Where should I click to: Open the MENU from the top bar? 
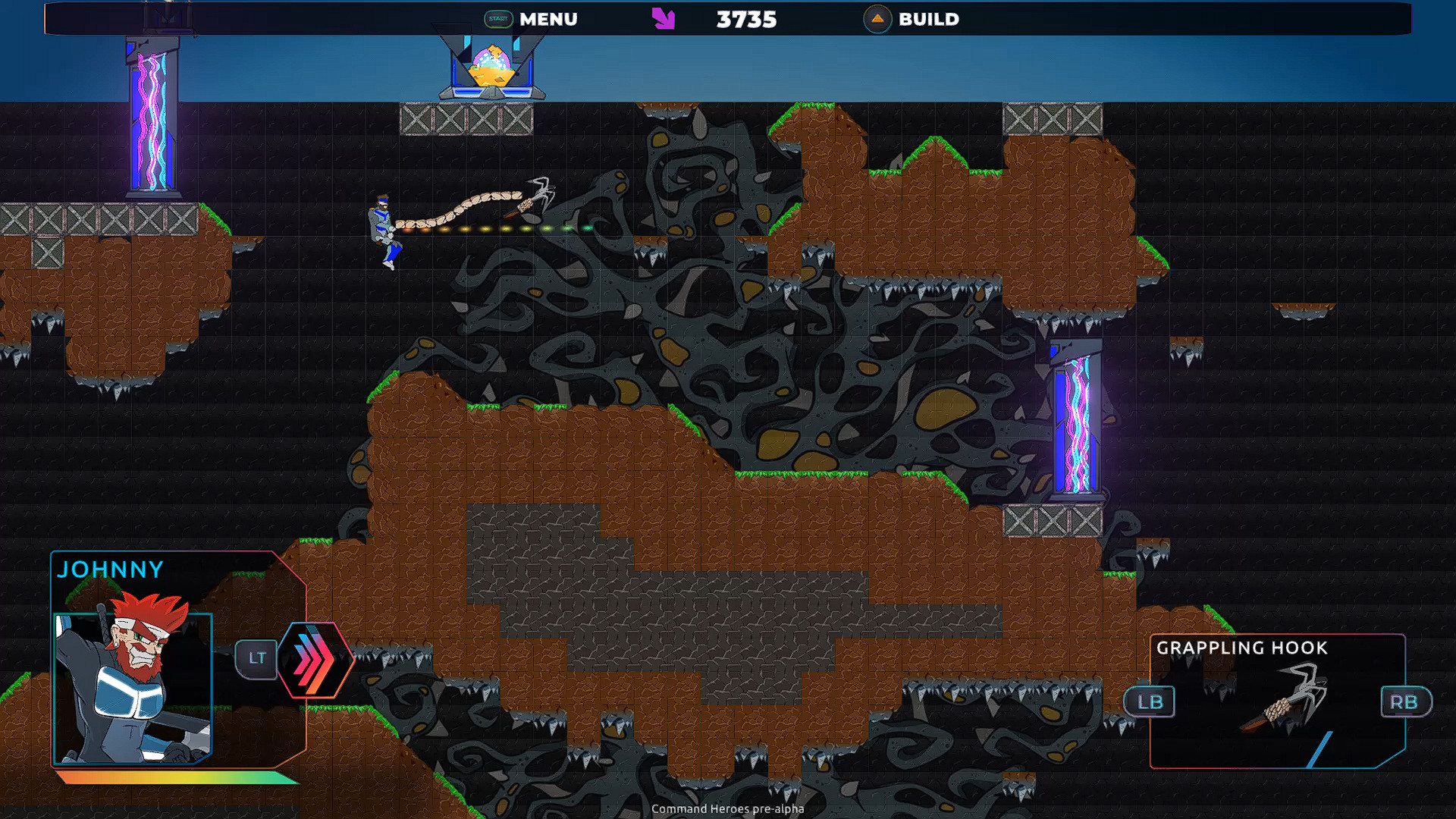[548, 20]
